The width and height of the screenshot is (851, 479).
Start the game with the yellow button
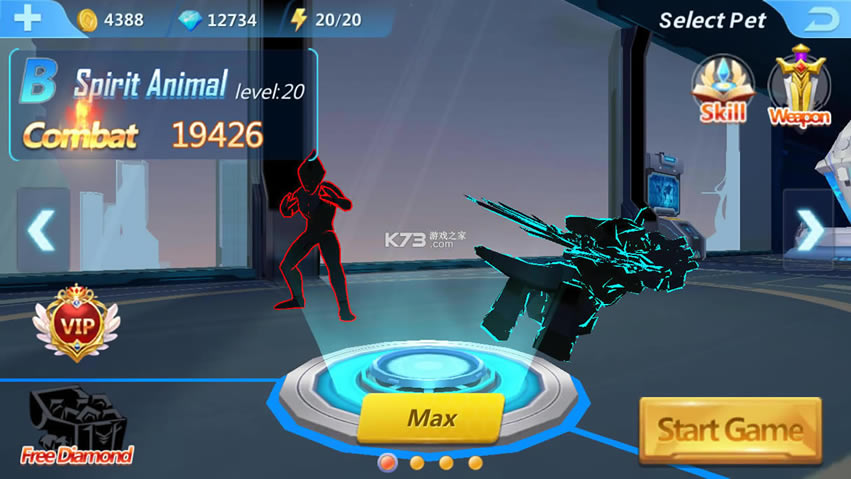tap(730, 430)
